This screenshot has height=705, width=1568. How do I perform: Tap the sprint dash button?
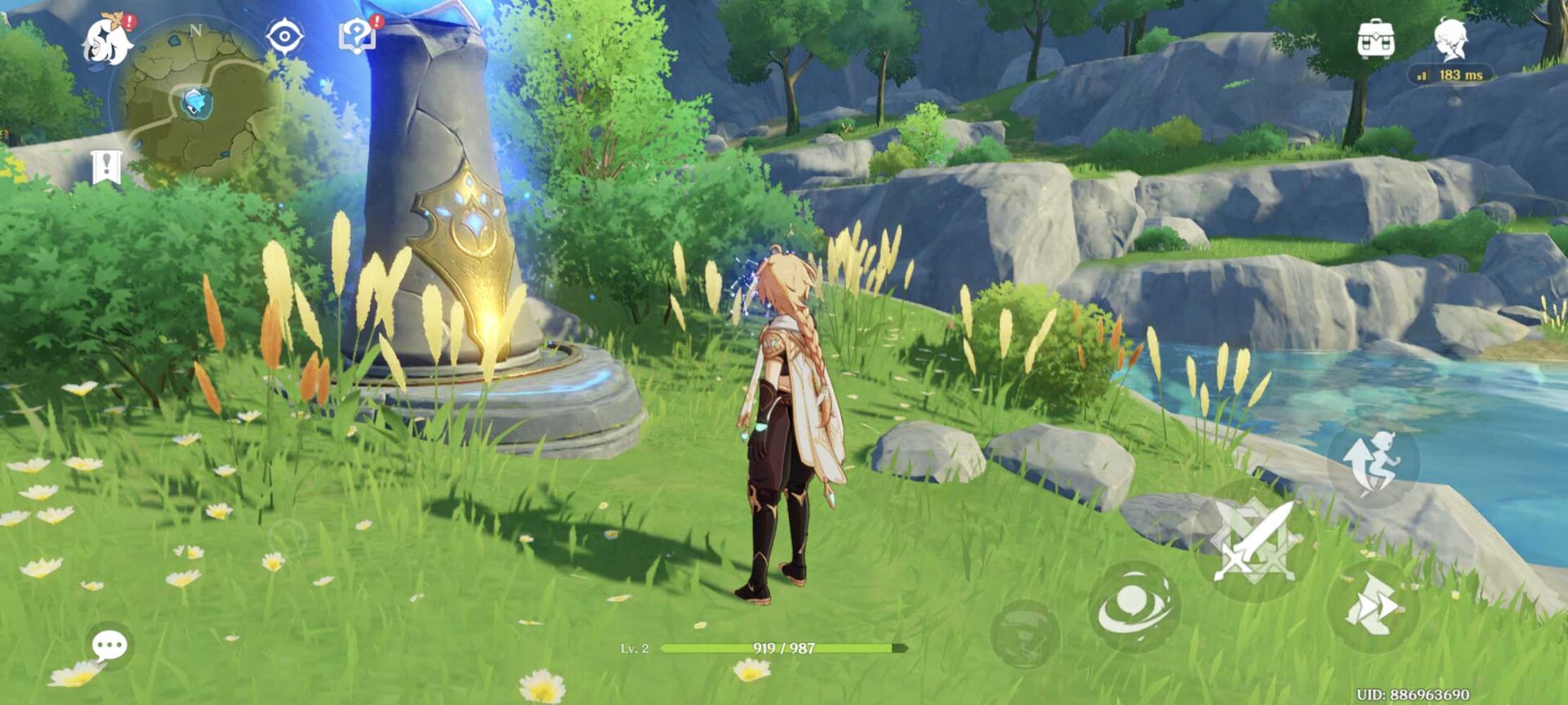tap(1372, 605)
